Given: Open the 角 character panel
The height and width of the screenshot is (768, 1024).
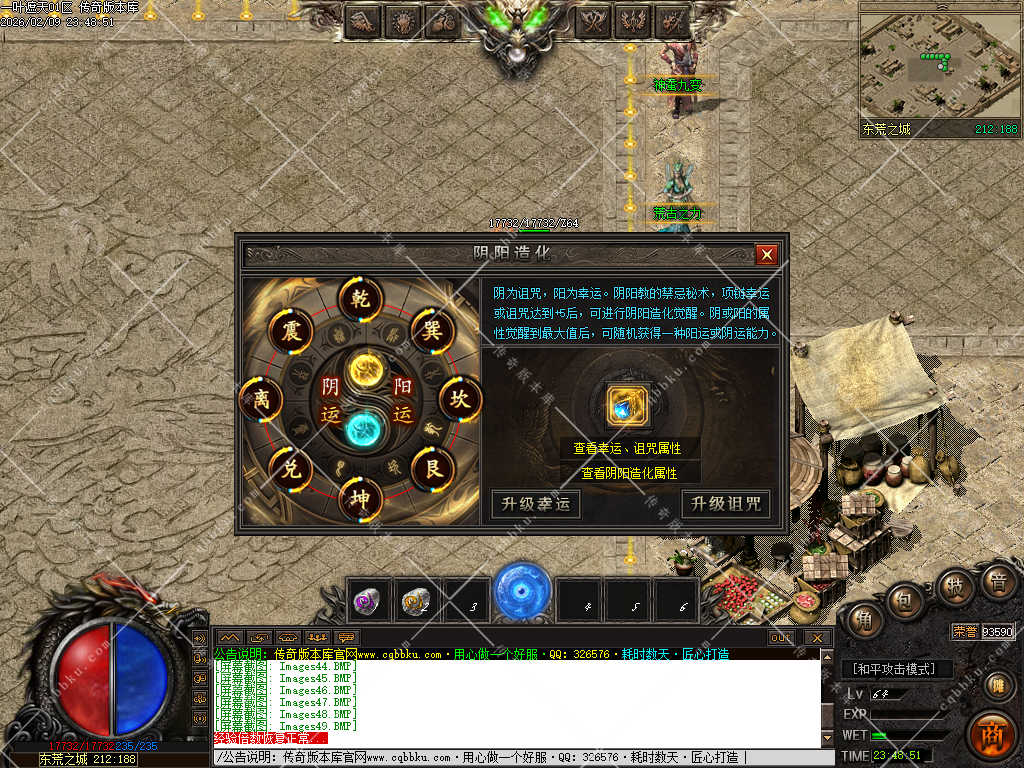Looking at the screenshot, I should [x=860, y=620].
